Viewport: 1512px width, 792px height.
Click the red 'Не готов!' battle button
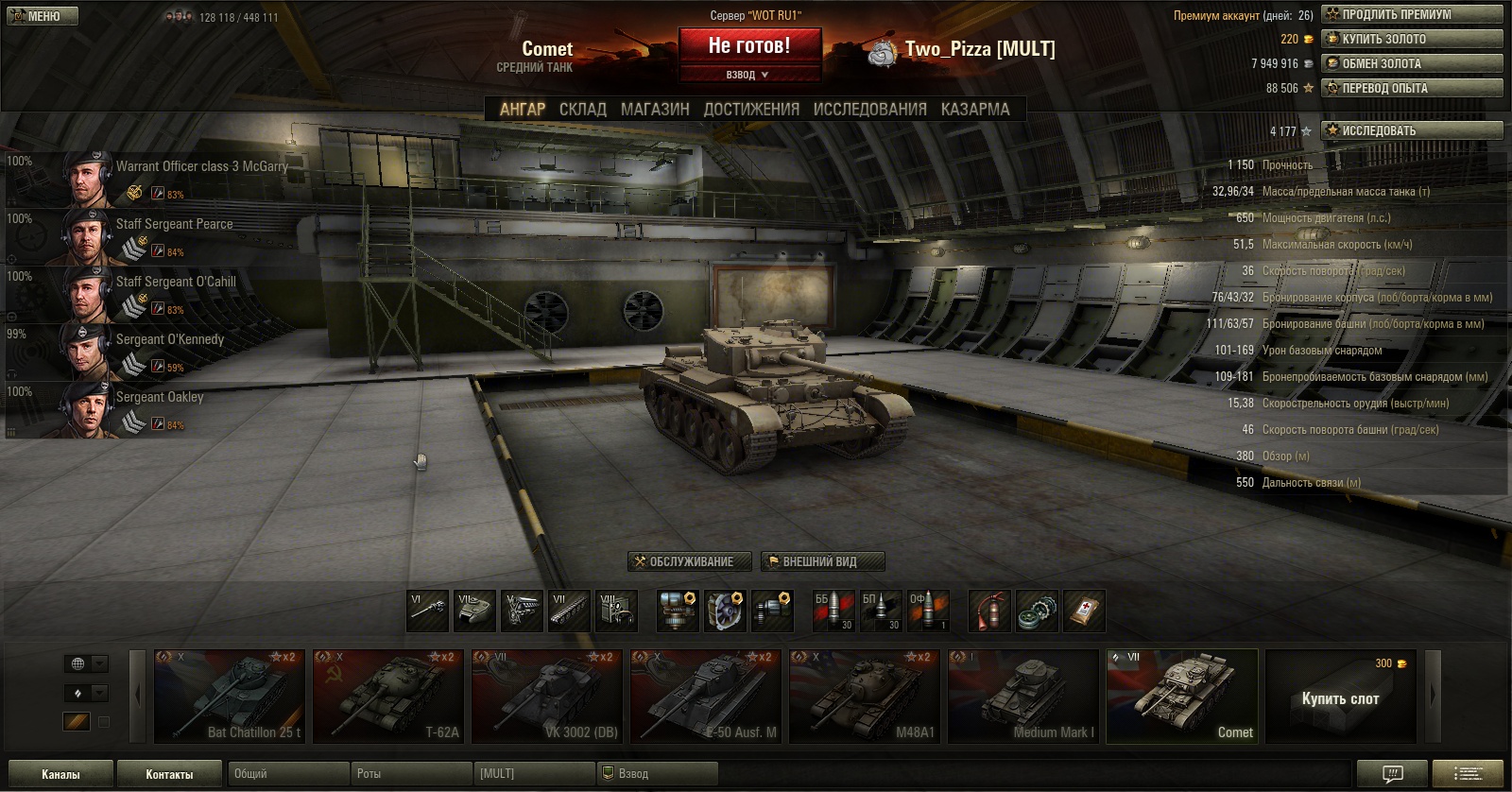pyautogui.click(x=749, y=45)
